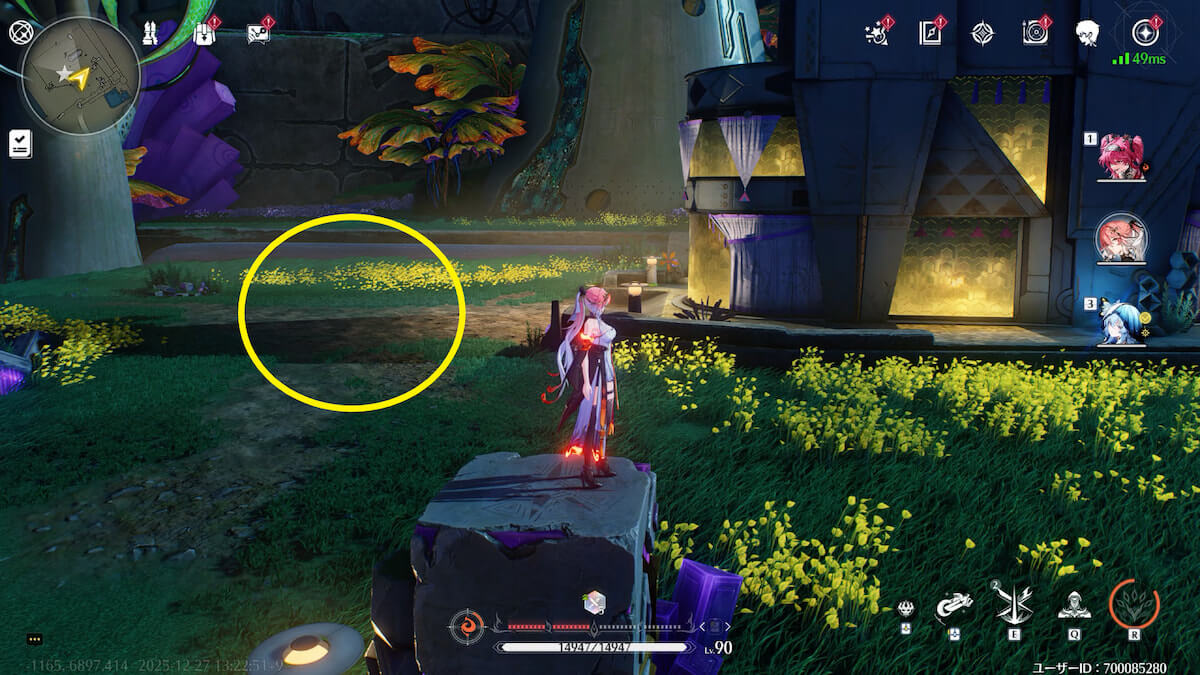The width and height of the screenshot is (1200, 675).
Task: Open the round star menu icon
Action: [x=1144, y=32]
